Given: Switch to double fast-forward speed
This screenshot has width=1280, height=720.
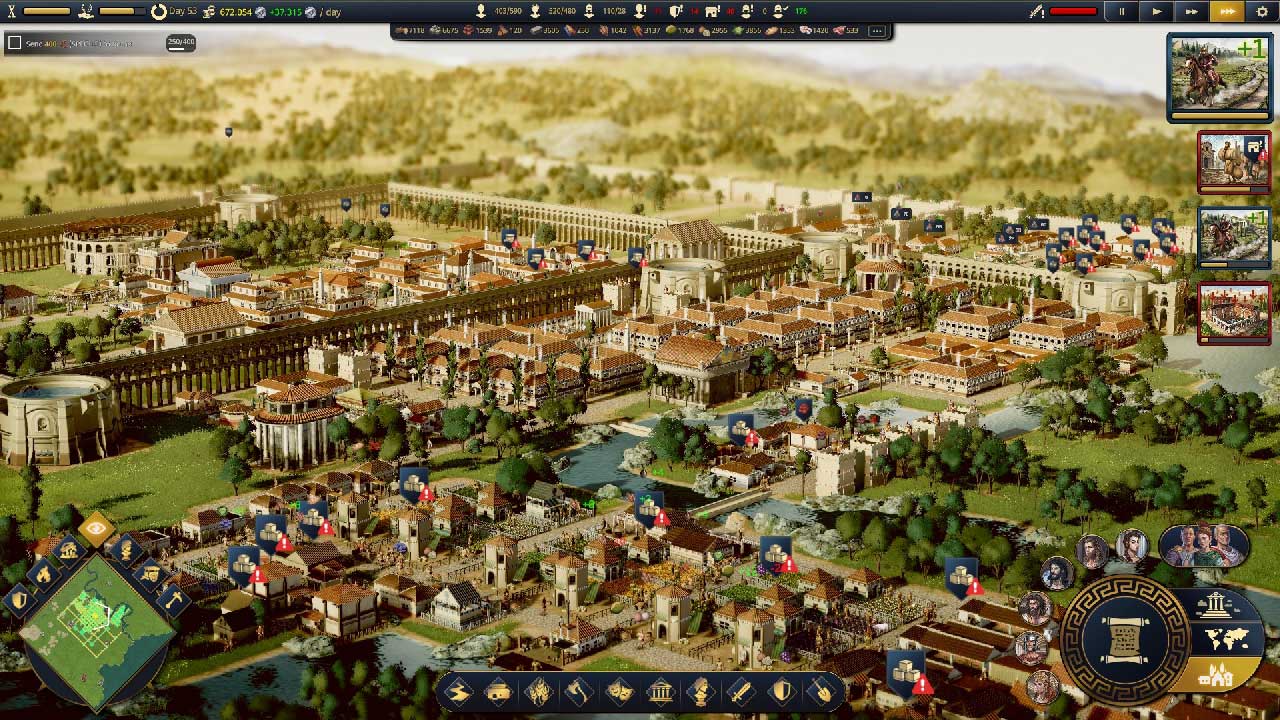Looking at the screenshot, I should (x=1191, y=12).
